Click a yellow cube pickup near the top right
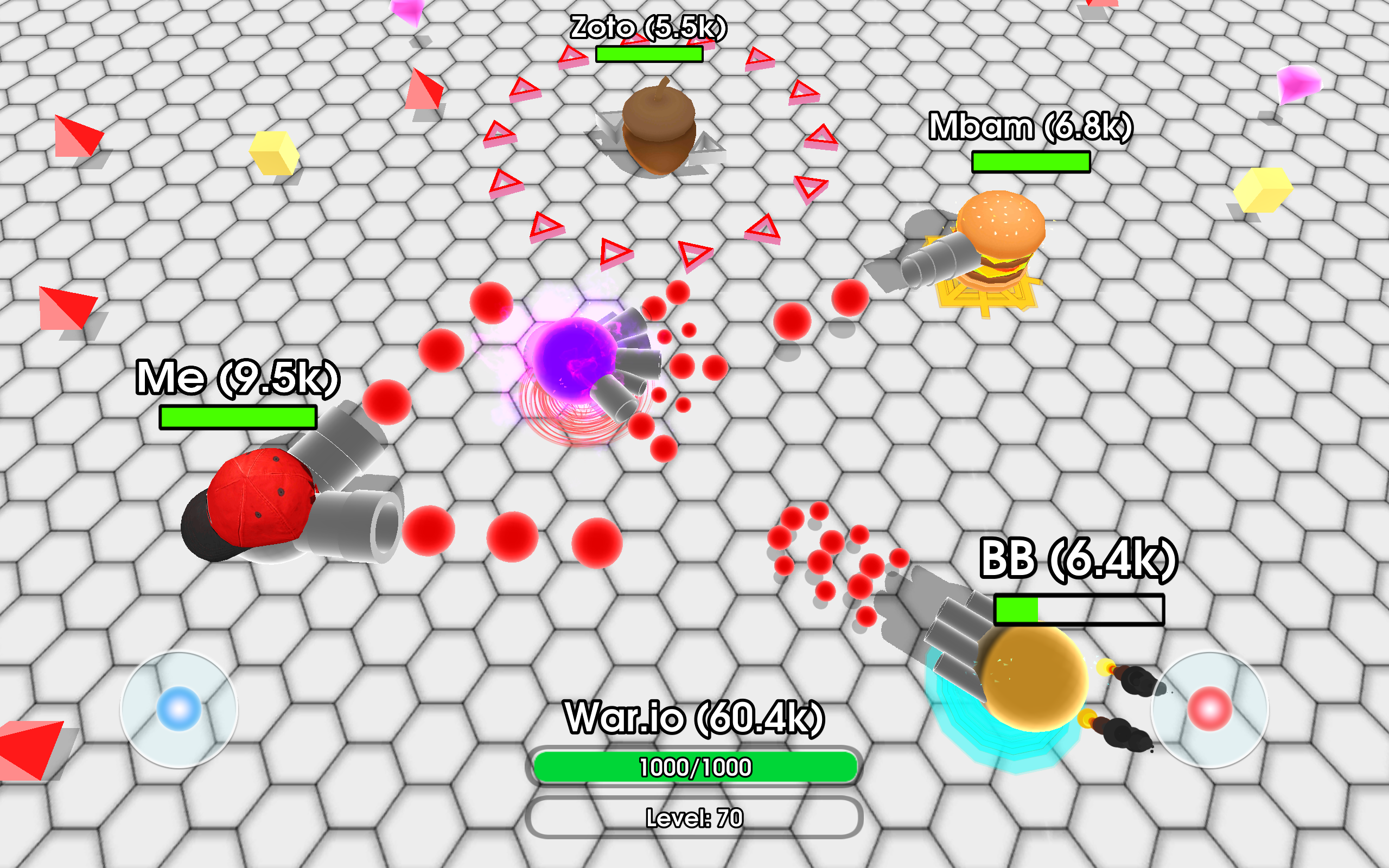 click(1263, 189)
